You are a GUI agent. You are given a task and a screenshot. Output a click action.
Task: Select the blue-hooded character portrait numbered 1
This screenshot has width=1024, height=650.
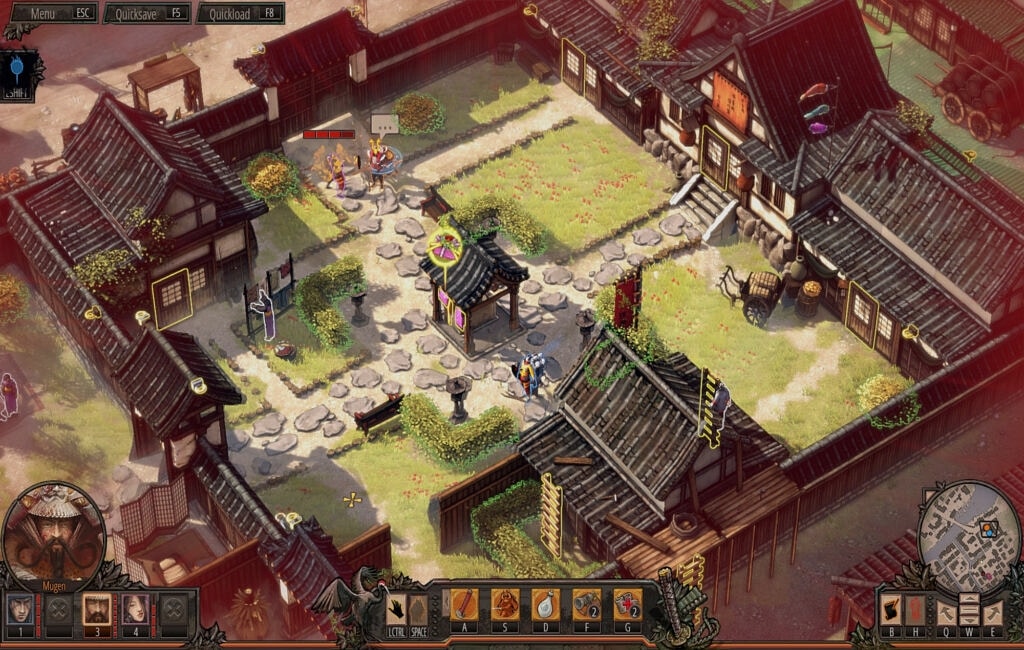pos(20,608)
